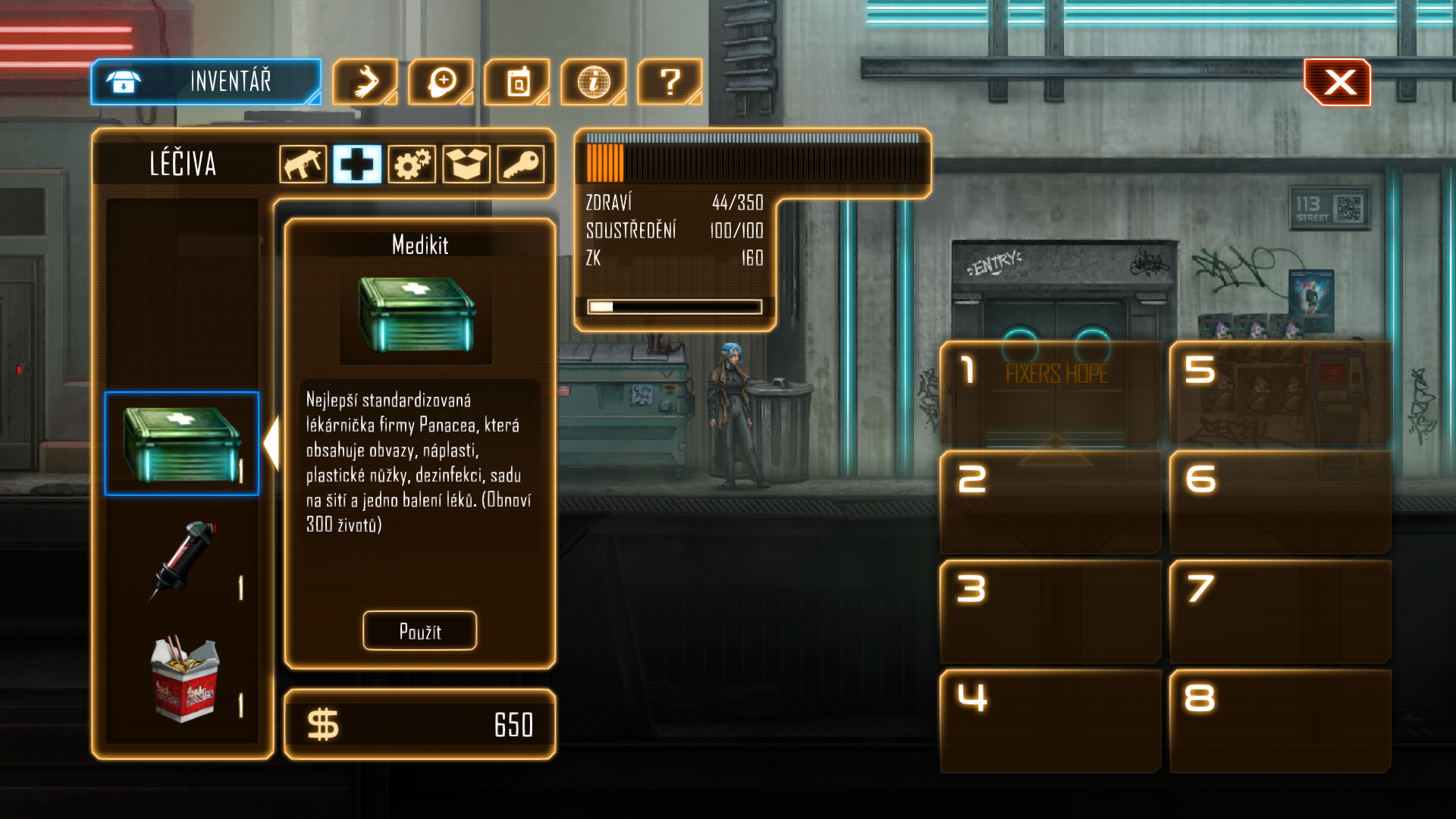Image resolution: width=1456 pixels, height=819 pixels.
Task: Choose the key items category
Action: click(x=521, y=164)
